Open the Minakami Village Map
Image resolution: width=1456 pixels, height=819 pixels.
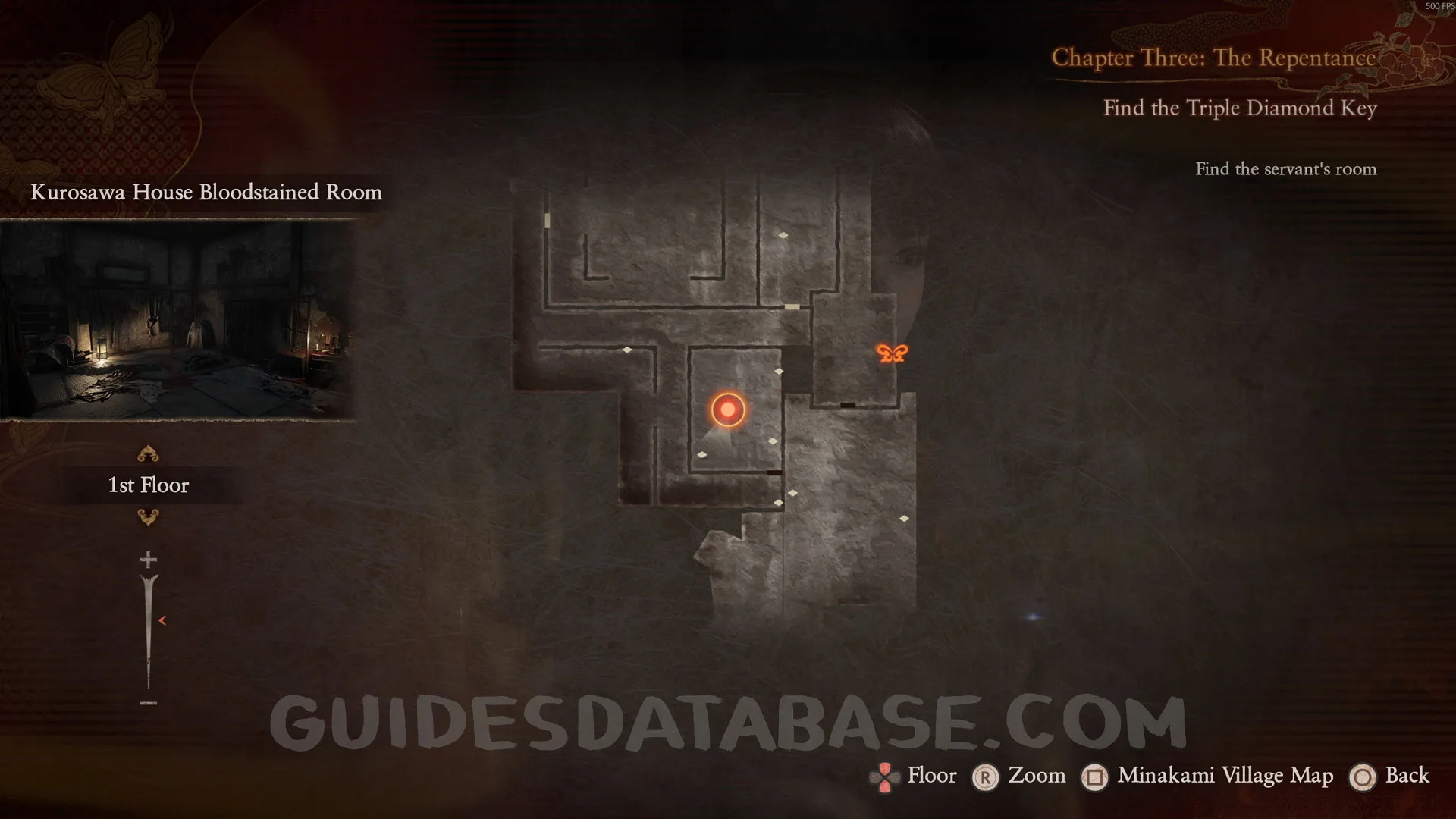tap(1224, 776)
